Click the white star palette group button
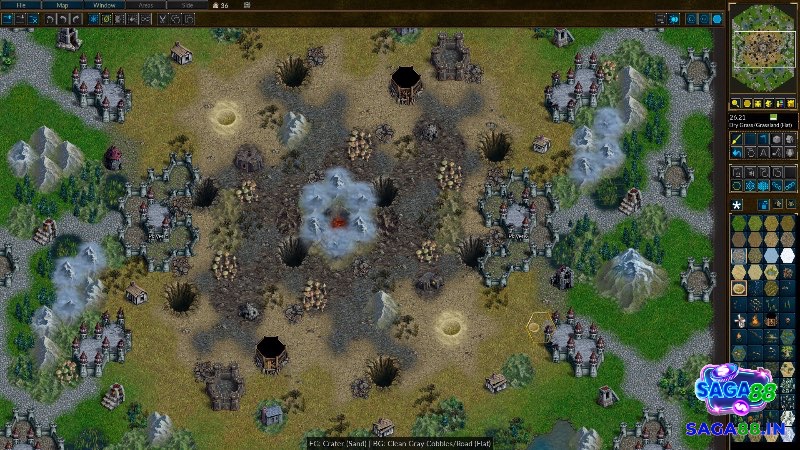 [x=737, y=204]
